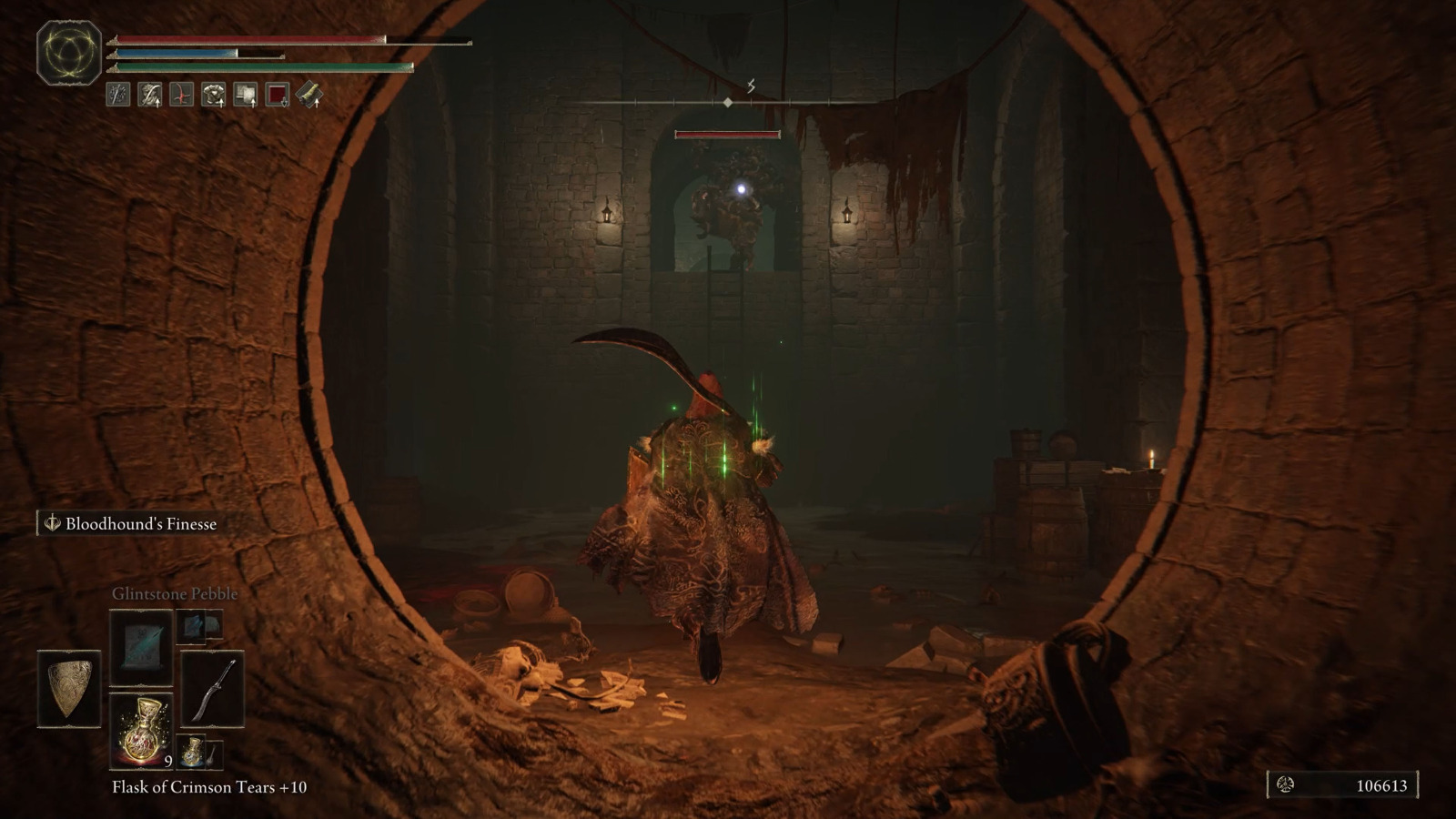Click the boss health bar above the enemy
The image size is (1456, 819).
tap(726, 133)
